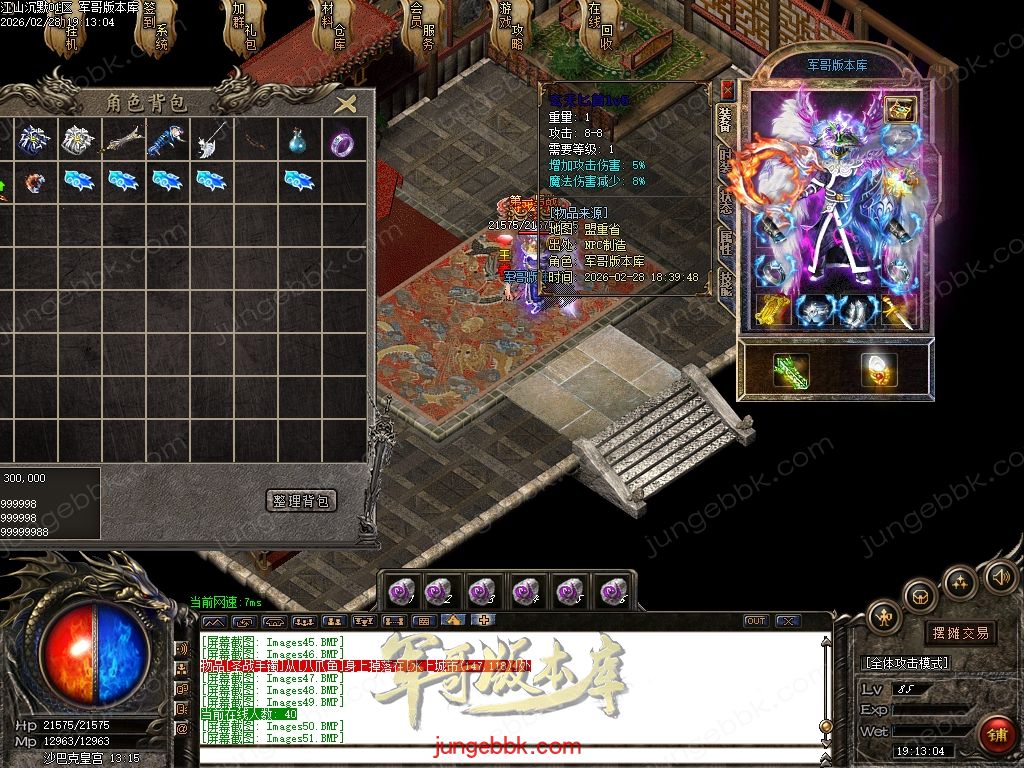Open the 挂机 auto-play banner
Screen dimensions: 1024x768
click(71, 31)
